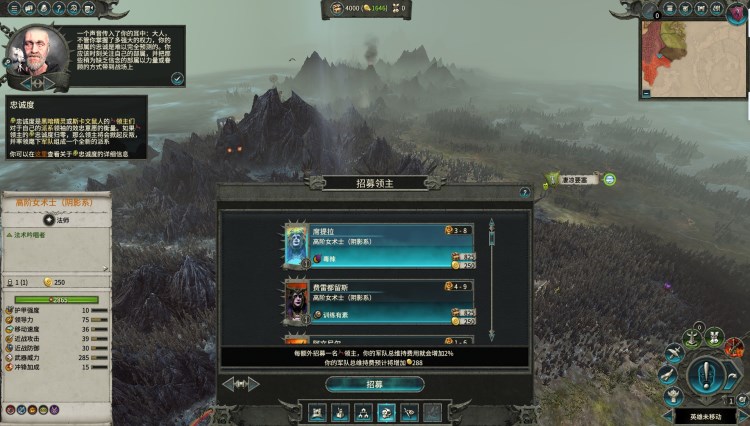750x426 pixels.
Task: Dismiss the advisor message with the checkmark
Action: tap(177, 78)
